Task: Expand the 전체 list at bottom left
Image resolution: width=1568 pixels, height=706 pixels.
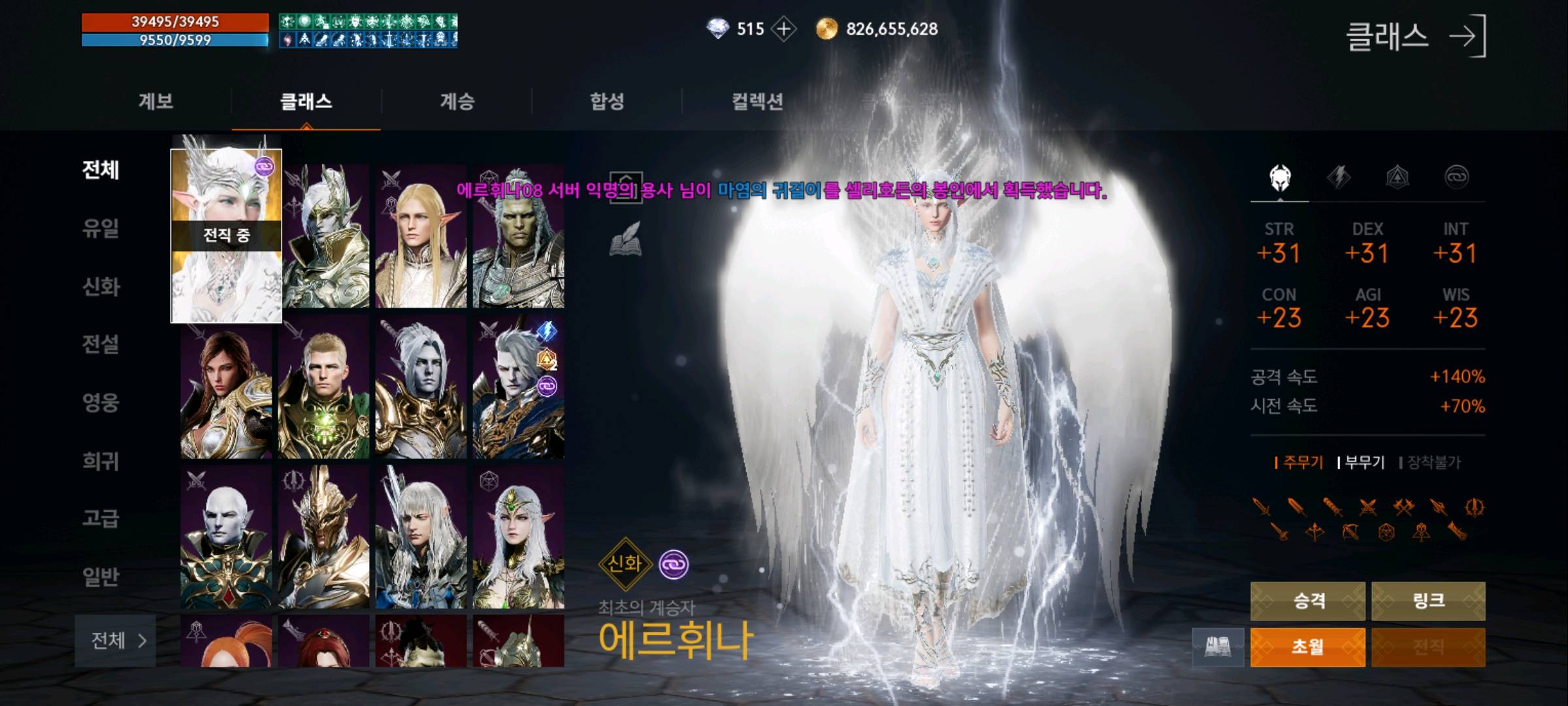Action: [115, 642]
